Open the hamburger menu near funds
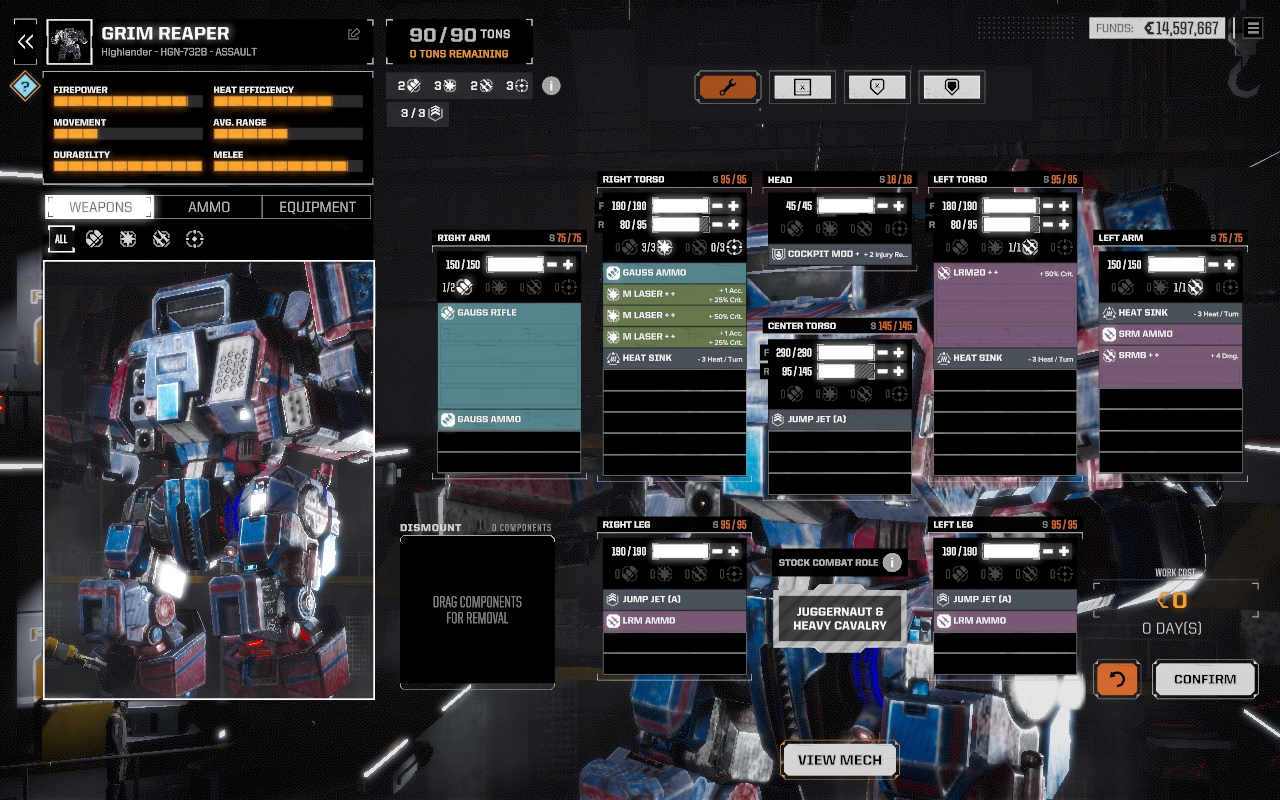This screenshot has height=800, width=1280. click(1252, 28)
